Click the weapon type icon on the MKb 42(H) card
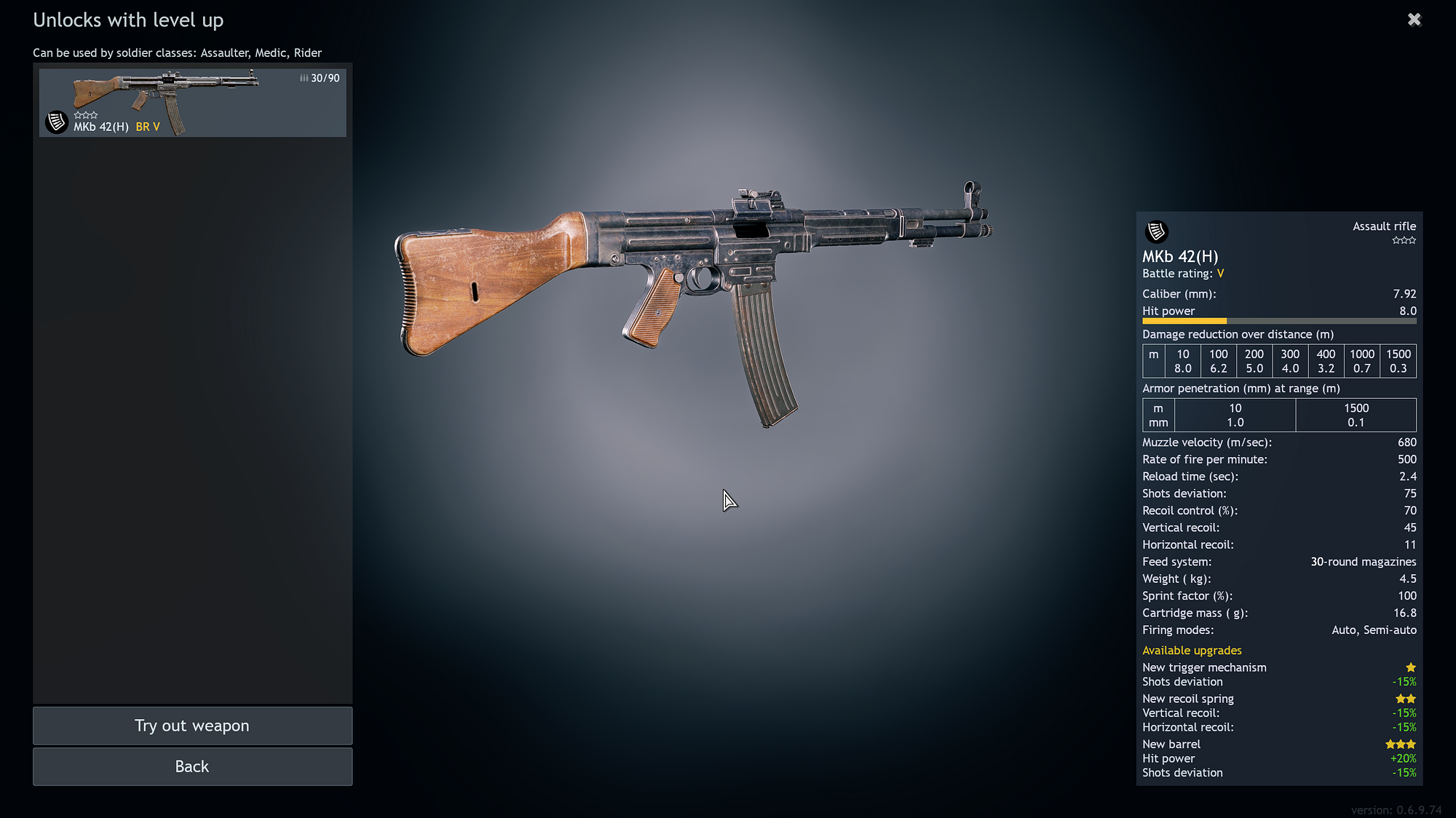This screenshot has height=818, width=1456. (x=55, y=122)
